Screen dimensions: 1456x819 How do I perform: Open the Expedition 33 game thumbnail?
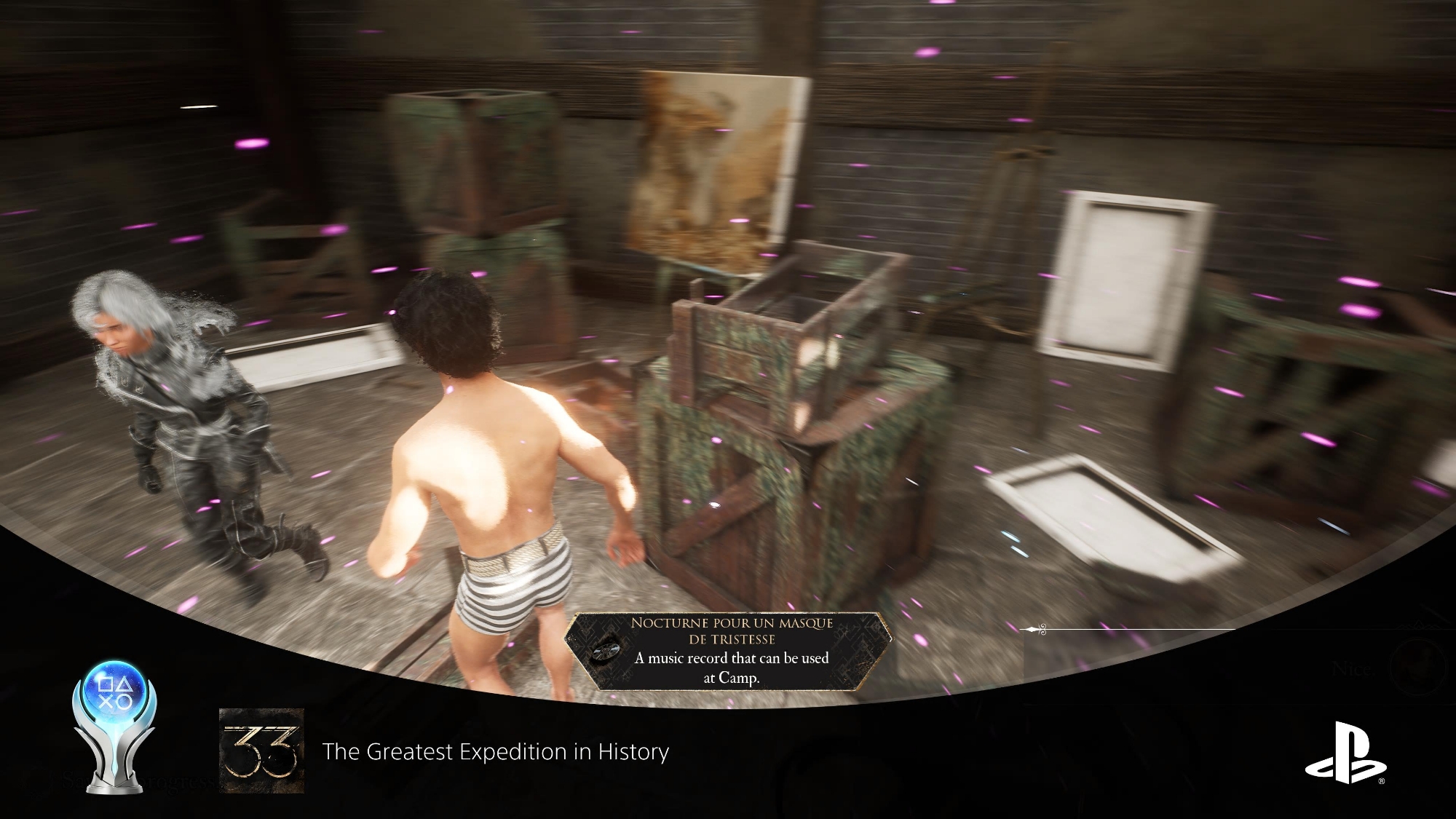point(261,751)
